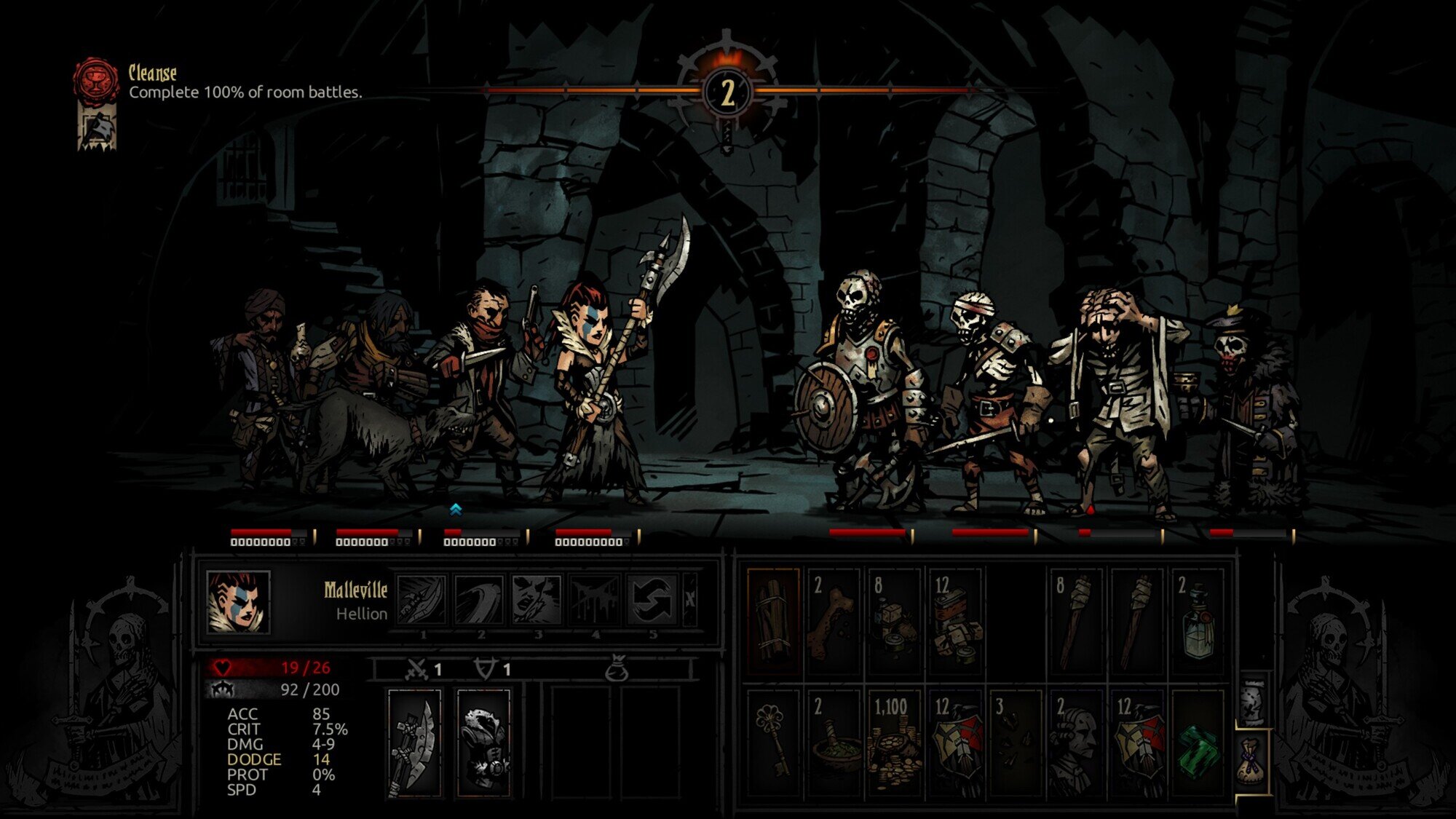1456x819 pixels.
Task: Inspect the equipped glaive weapon slot
Action: click(414, 742)
